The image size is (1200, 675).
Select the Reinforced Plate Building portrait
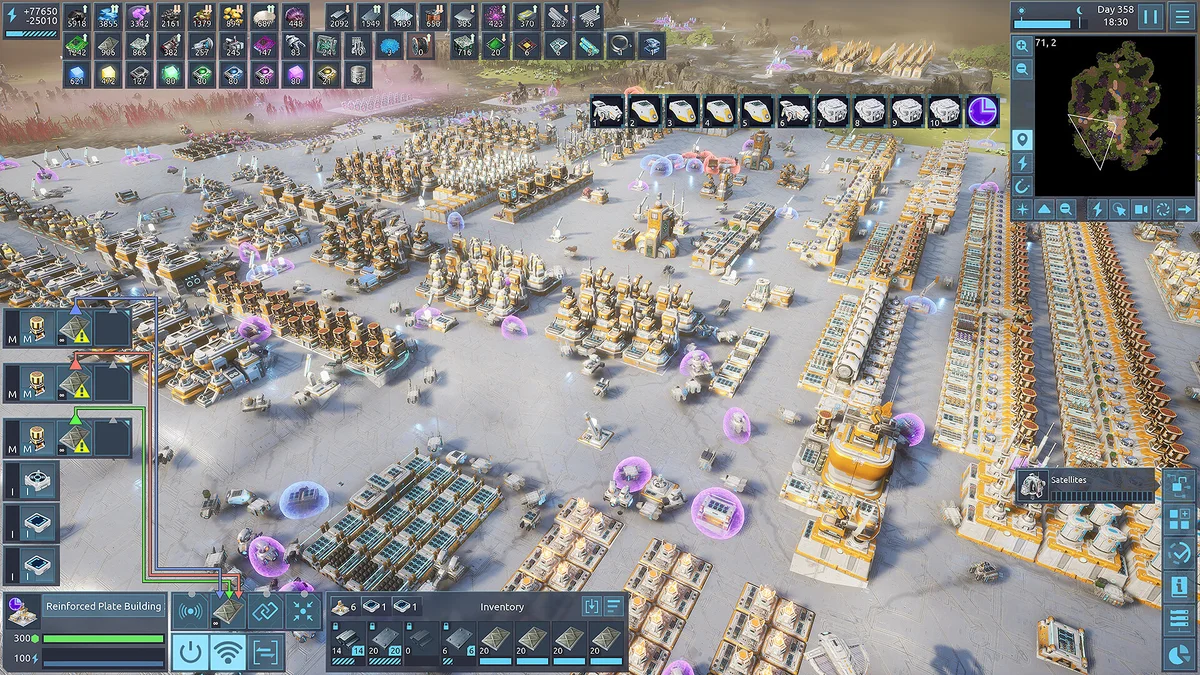point(22,607)
